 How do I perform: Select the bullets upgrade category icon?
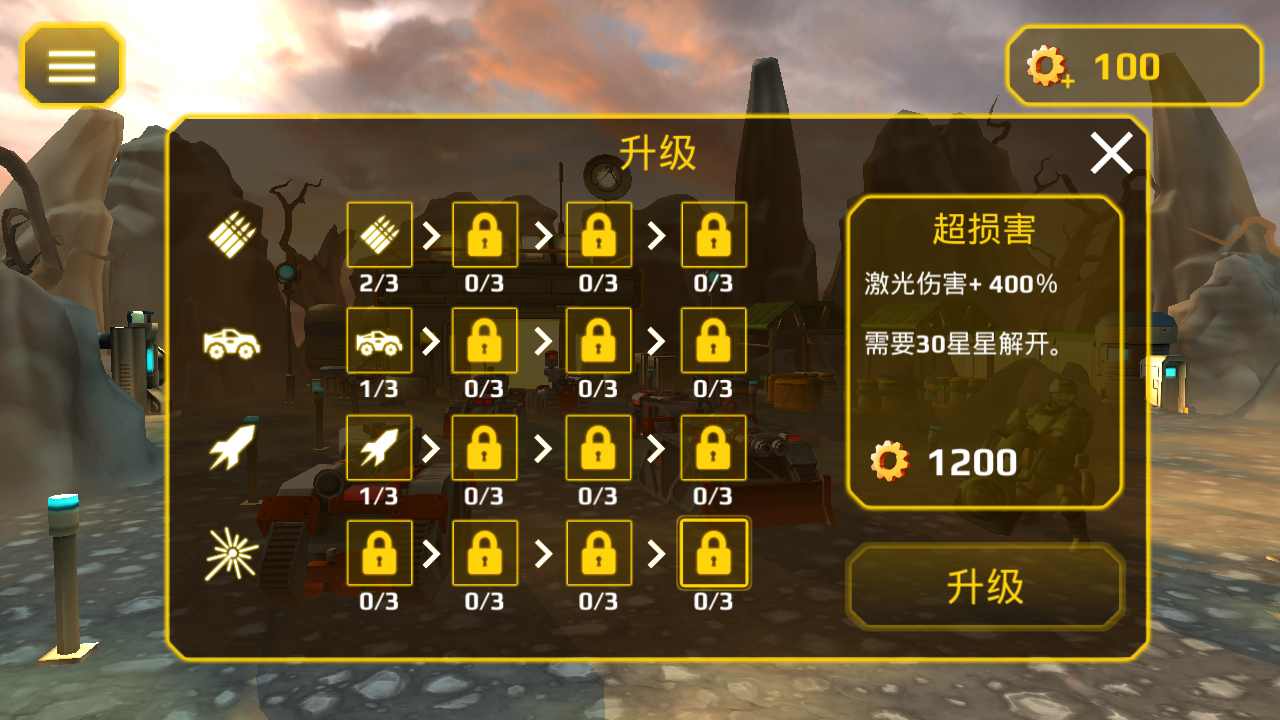point(232,236)
